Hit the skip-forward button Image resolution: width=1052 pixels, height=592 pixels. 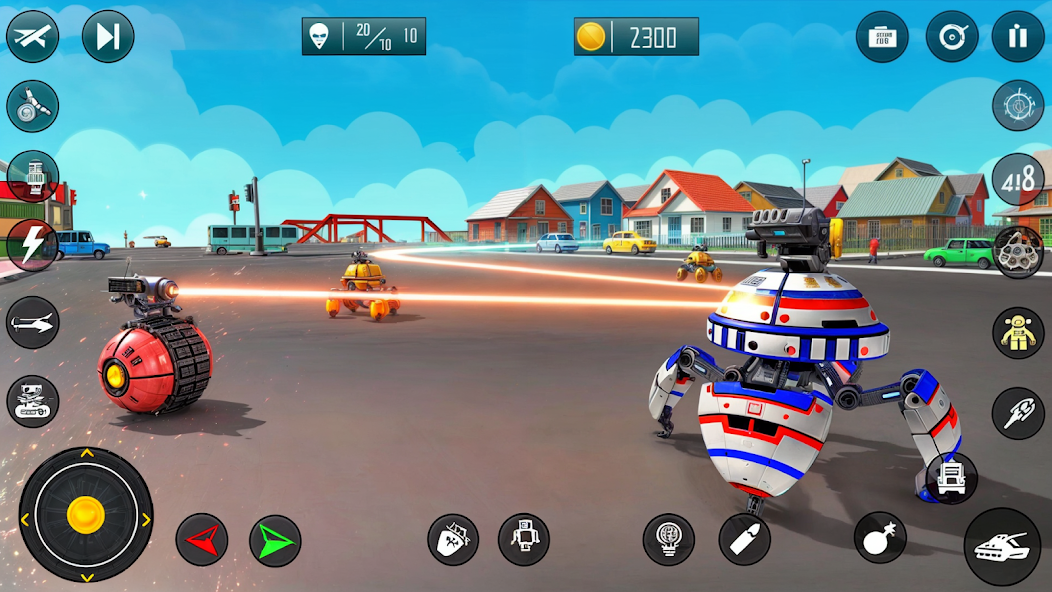[108, 37]
